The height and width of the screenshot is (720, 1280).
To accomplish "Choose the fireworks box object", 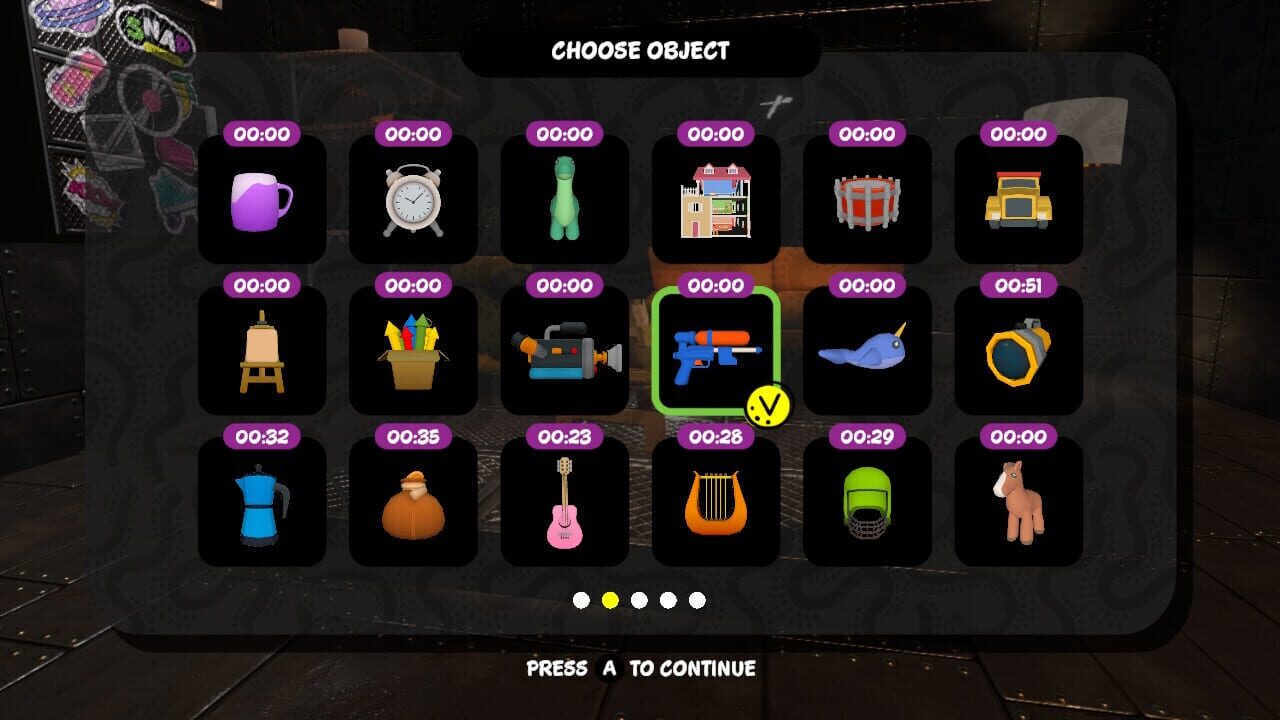I will (x=413, y=352).
